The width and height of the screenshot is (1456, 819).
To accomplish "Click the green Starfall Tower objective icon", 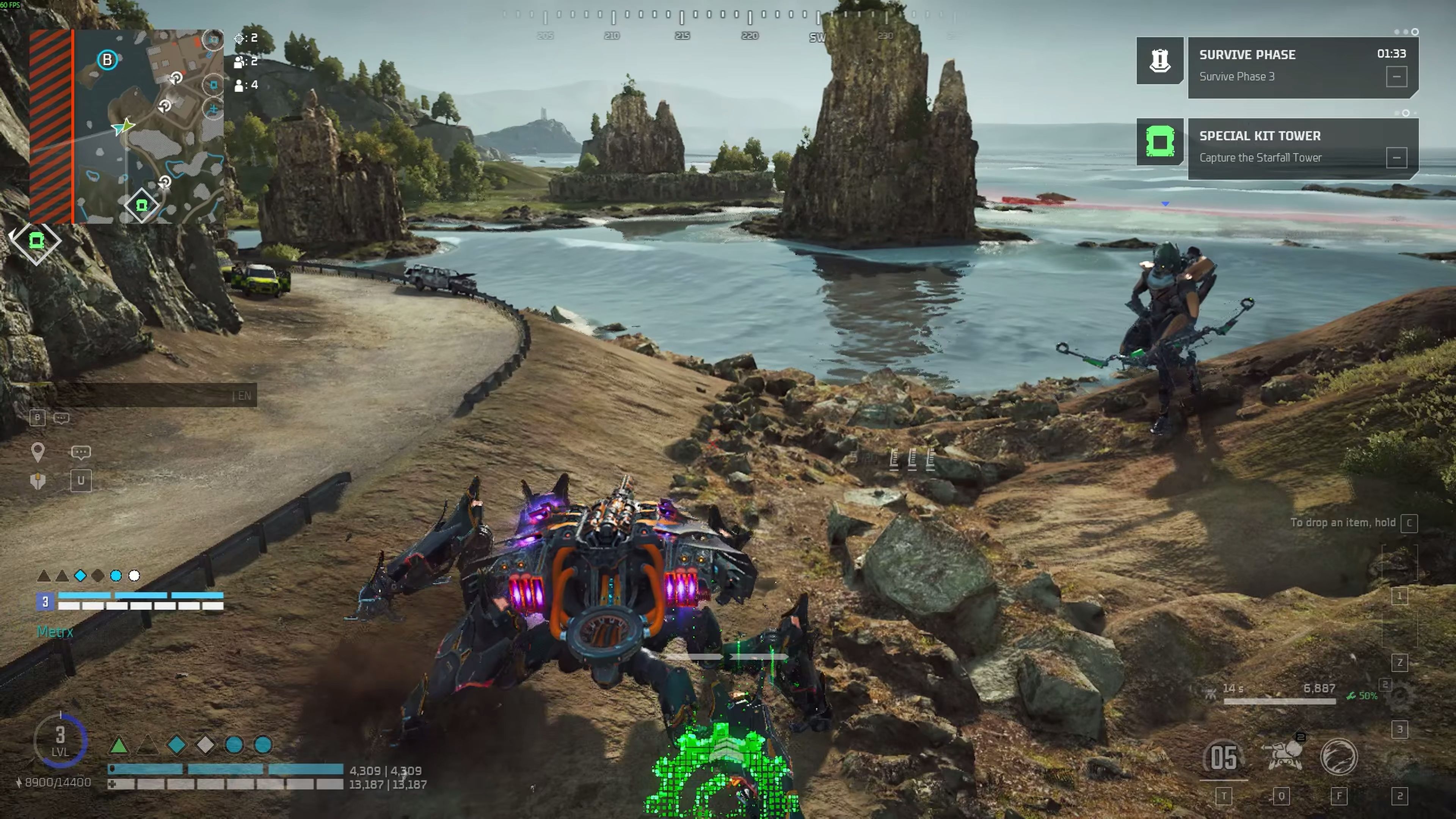I will pyautogui.click(x=1159, y=141).
